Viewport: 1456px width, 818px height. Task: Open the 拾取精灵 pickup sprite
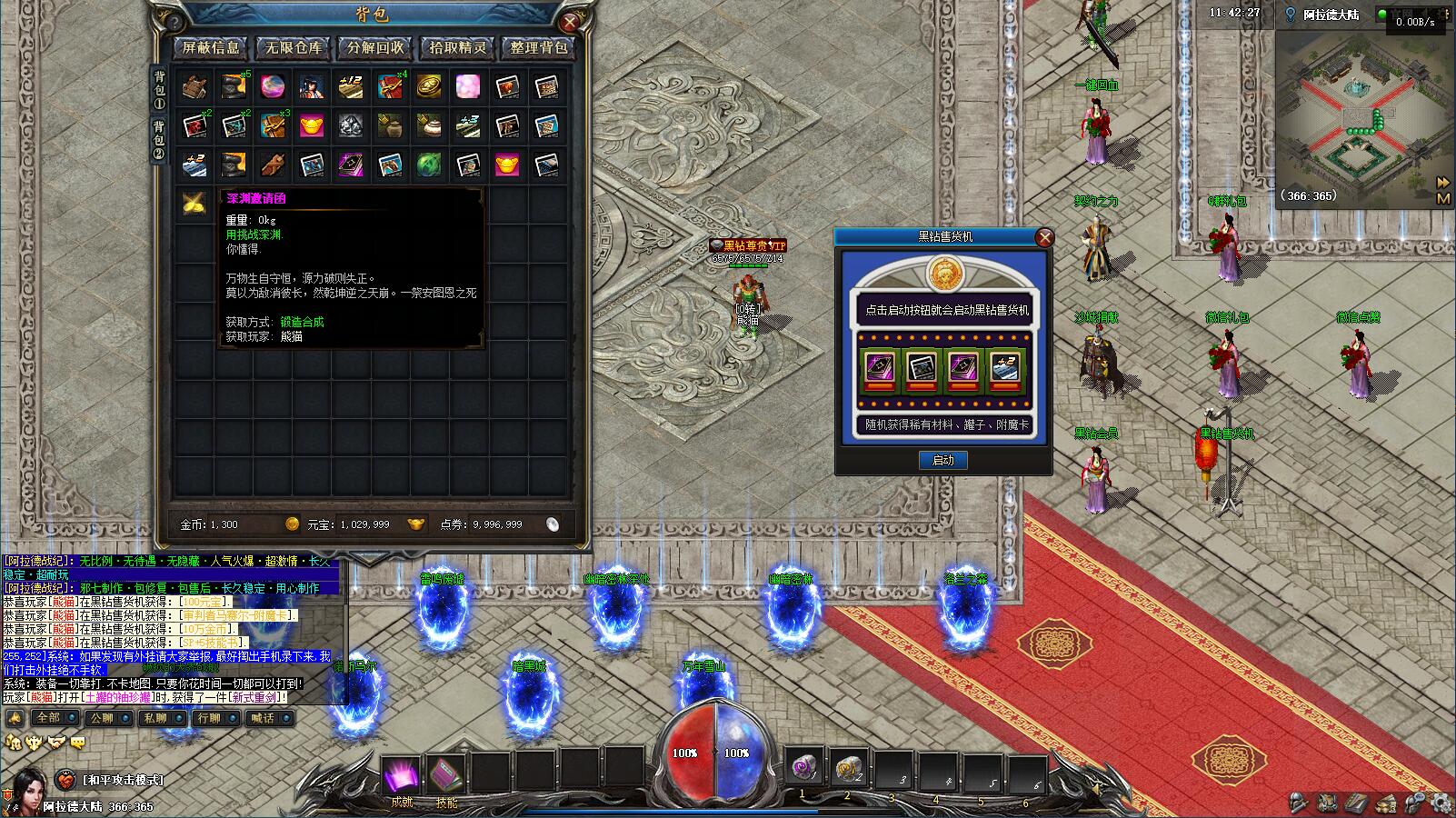[x=457, y=48]
